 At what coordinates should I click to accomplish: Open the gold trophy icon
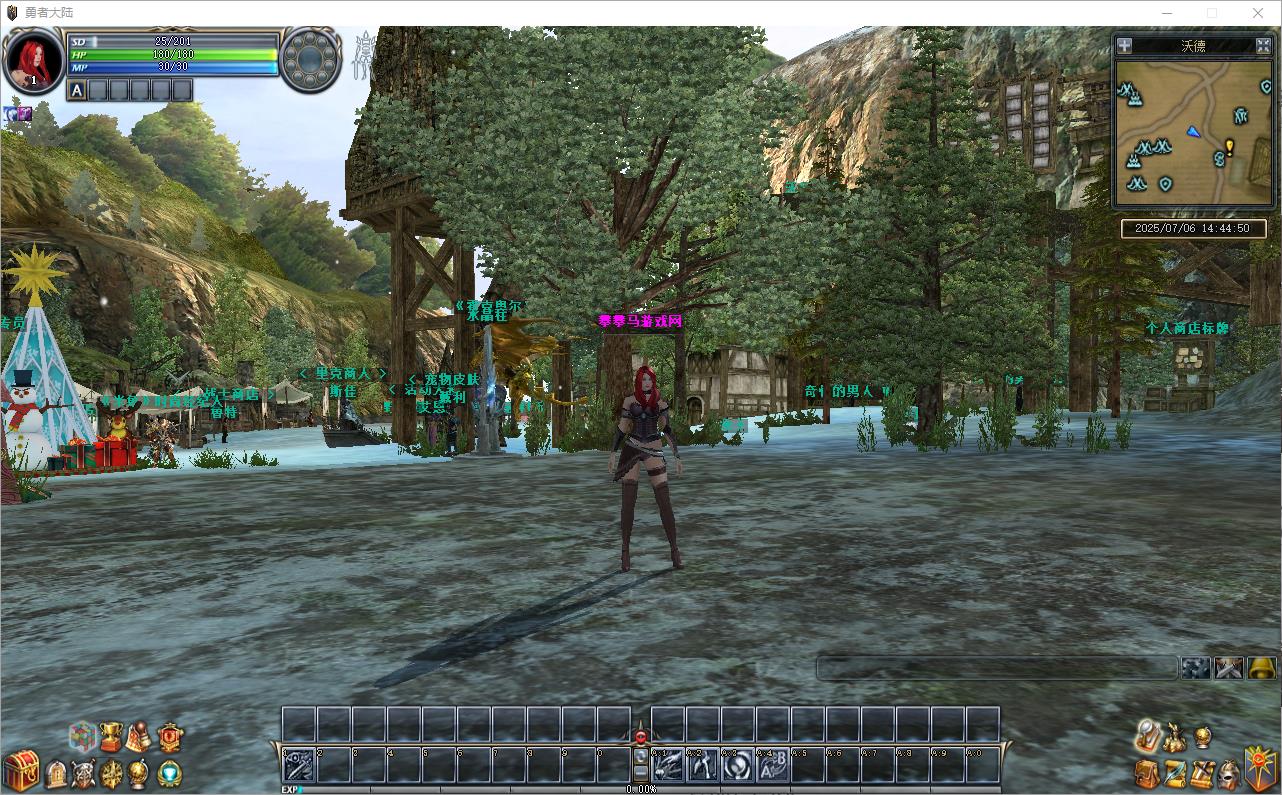pos(111,737)
